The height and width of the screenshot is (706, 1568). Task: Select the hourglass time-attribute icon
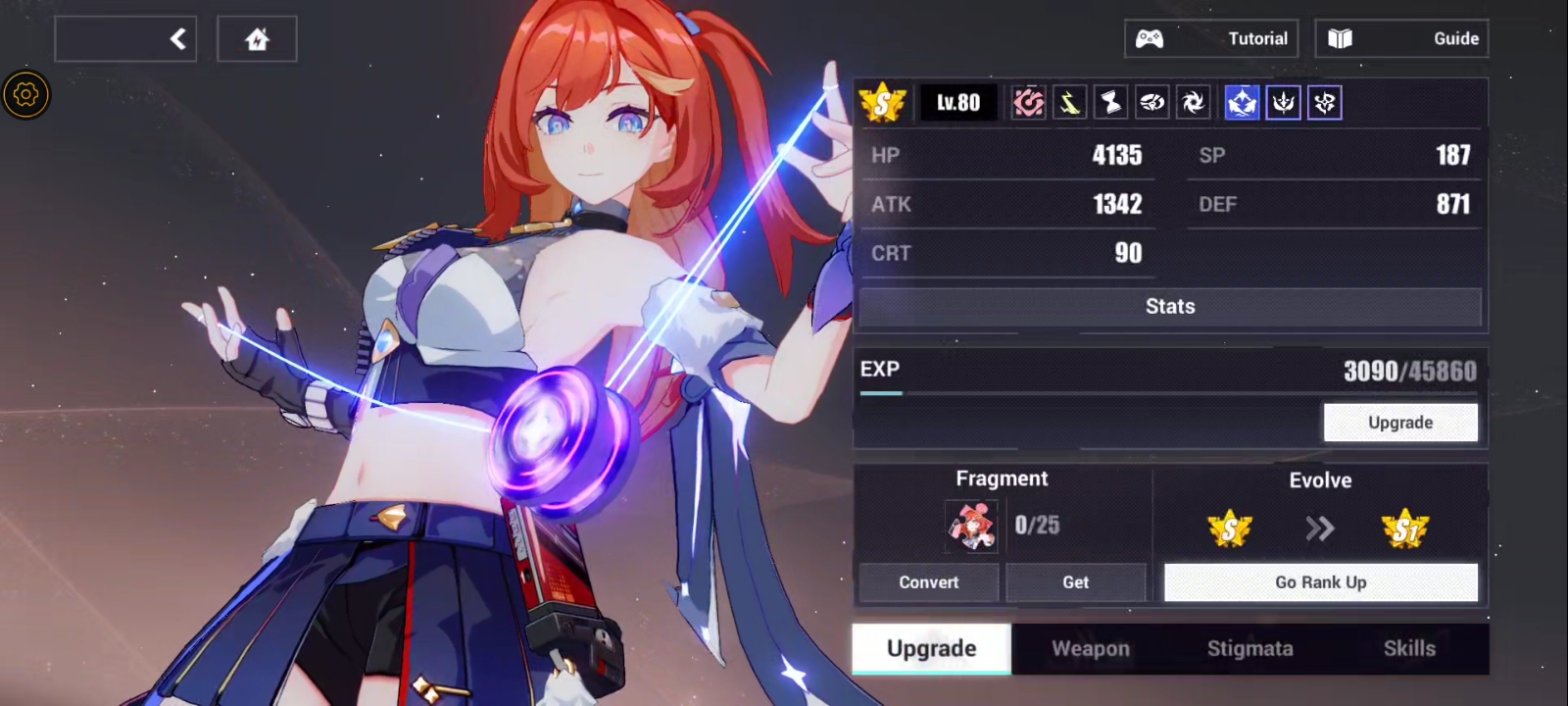tap(1109, 102)
